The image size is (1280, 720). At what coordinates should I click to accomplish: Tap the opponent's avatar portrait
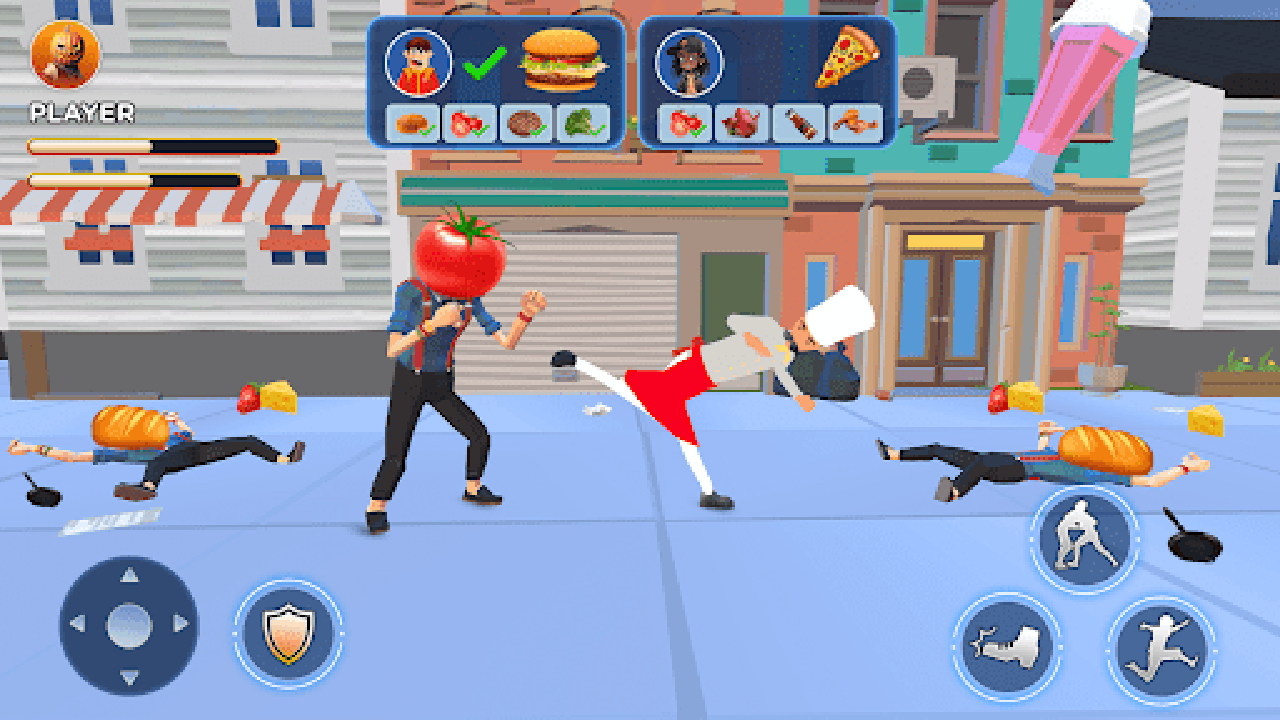[x=690, y=62]
